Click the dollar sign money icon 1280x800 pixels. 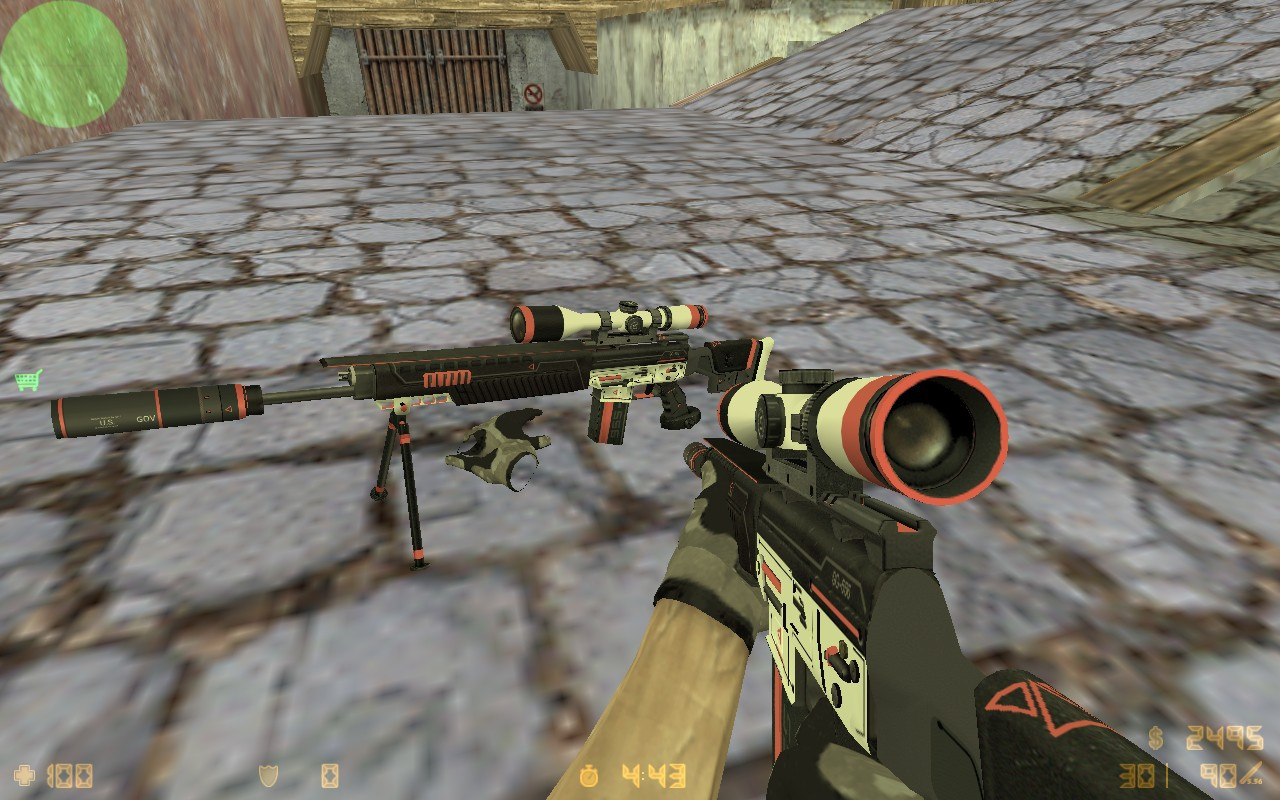(x=1156, y=738)
